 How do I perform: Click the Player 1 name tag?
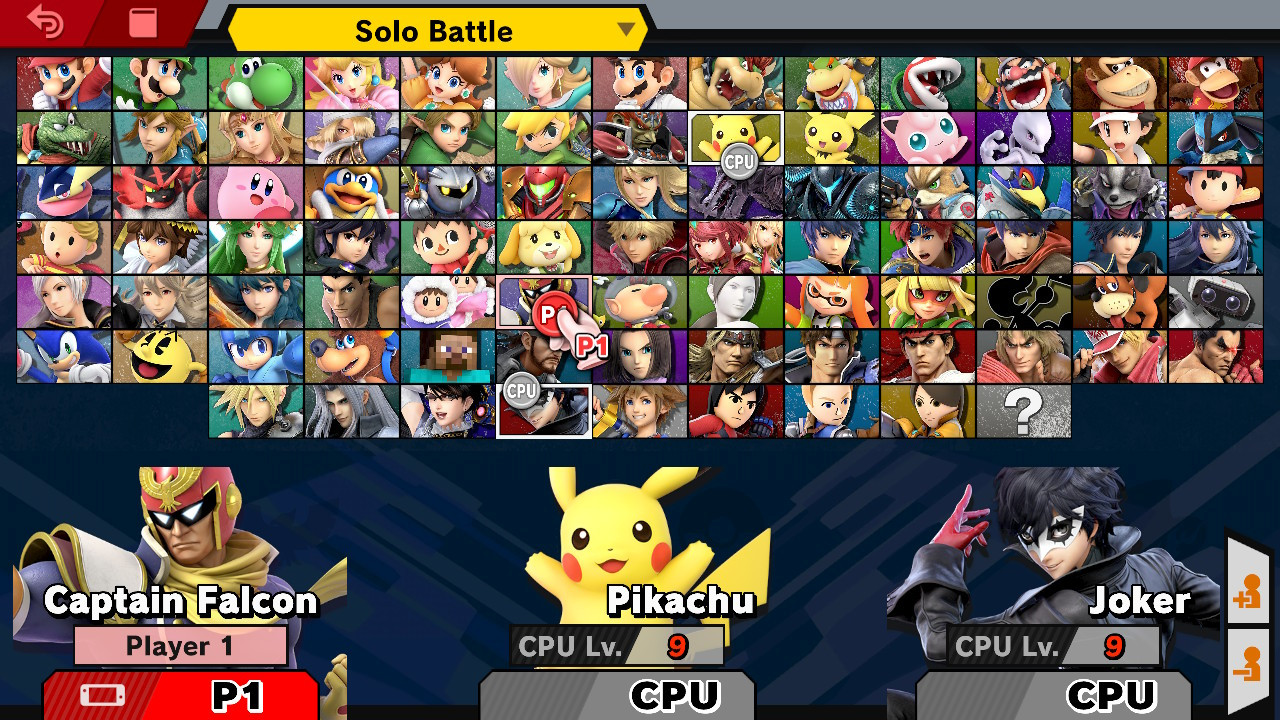[x=180, y=645]
